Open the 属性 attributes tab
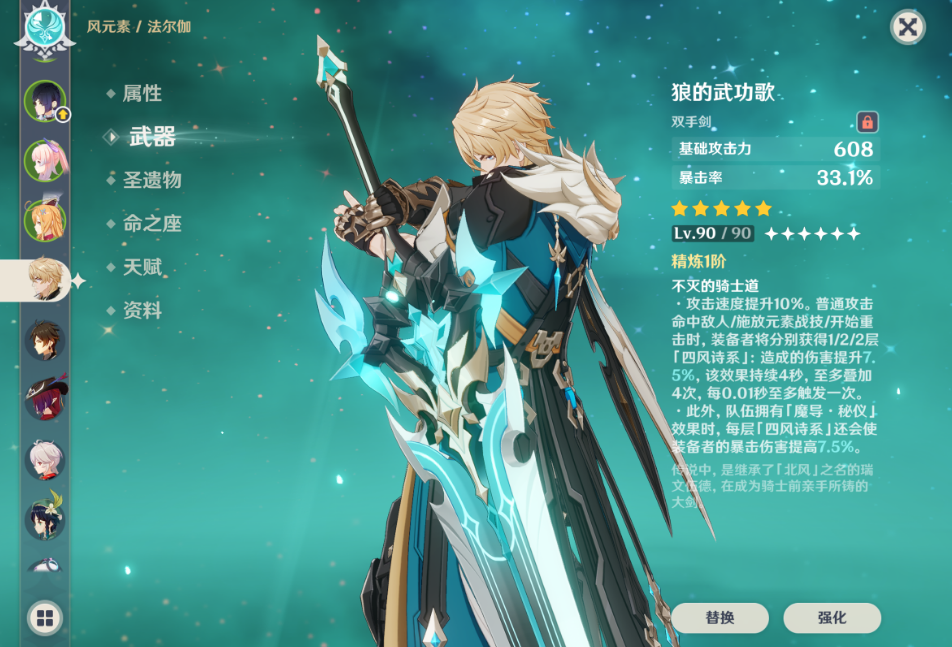Viewport: 952px width, 647px height. tap(142, 94)
